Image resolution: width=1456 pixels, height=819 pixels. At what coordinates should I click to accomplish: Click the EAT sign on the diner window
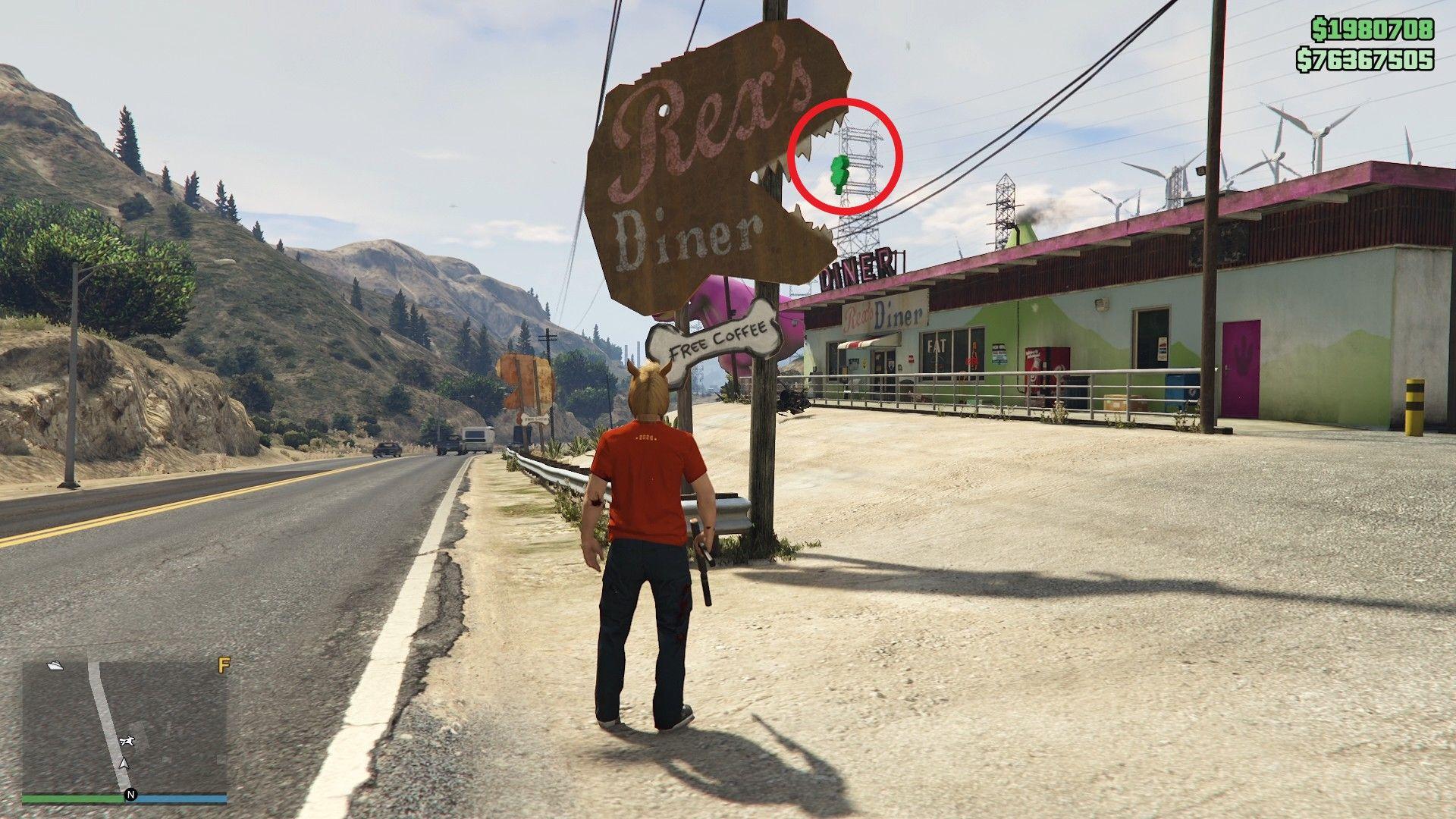[936, 343]
